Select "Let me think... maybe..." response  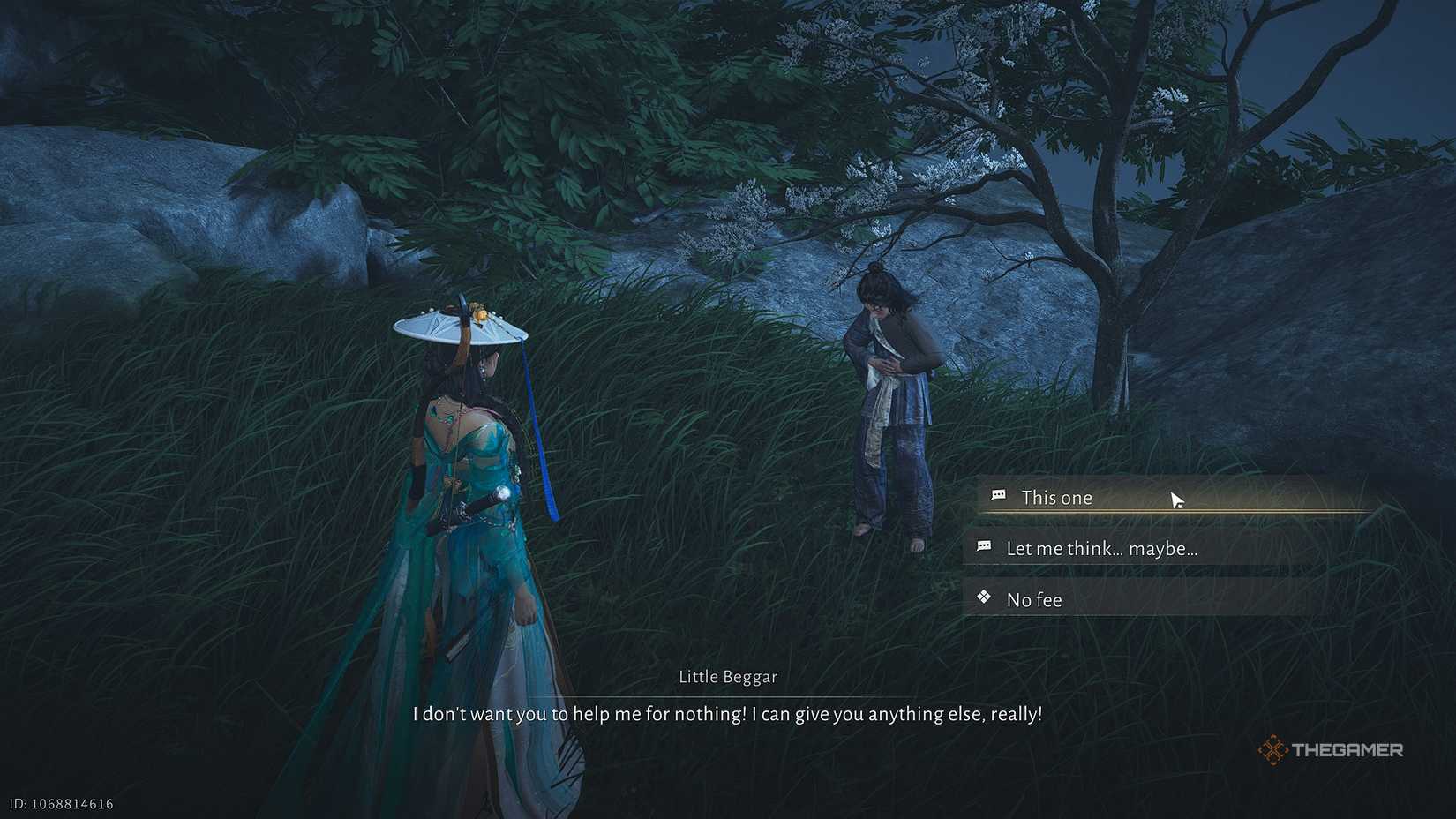click(x=1101, y=549)
